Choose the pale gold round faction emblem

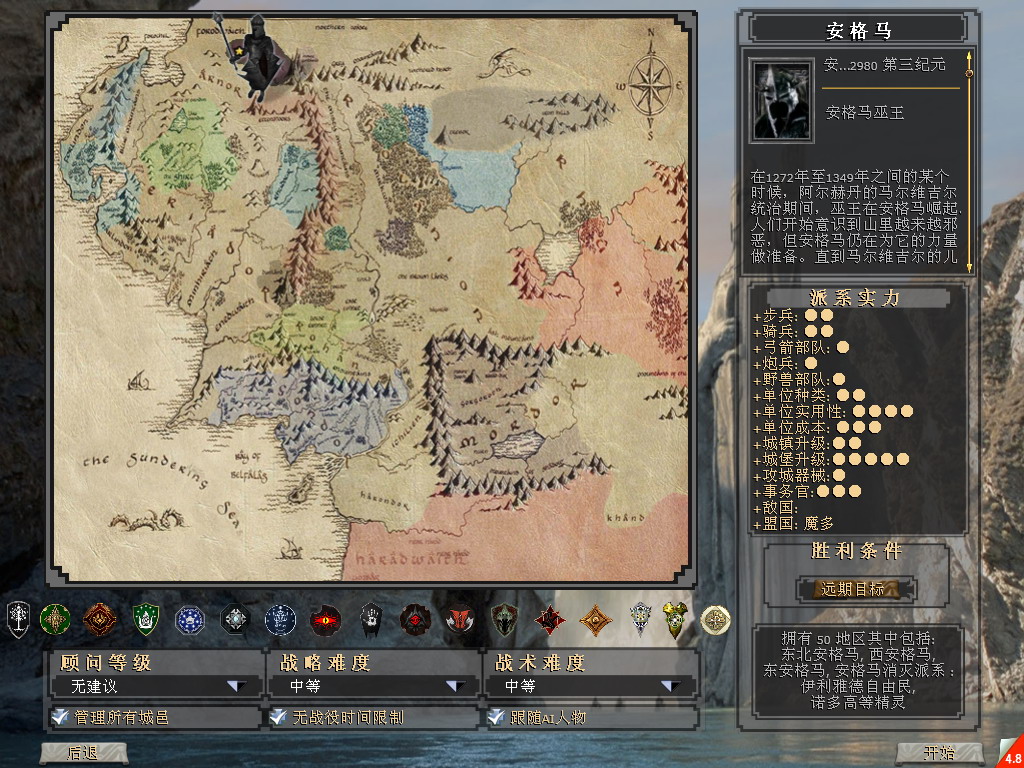(714, 620)
